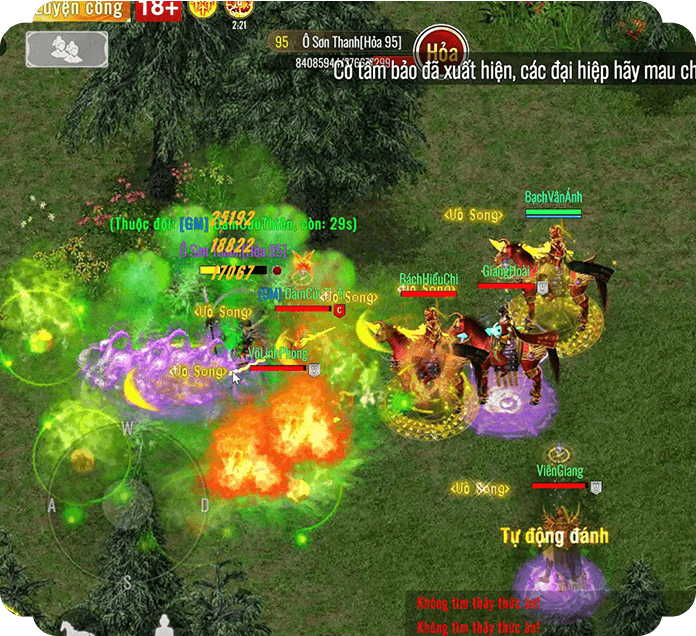Image resolution: width=696 pixels, height=636 pixels.
Task: Click the red Hỏa element badge
Action: (439, 49)
